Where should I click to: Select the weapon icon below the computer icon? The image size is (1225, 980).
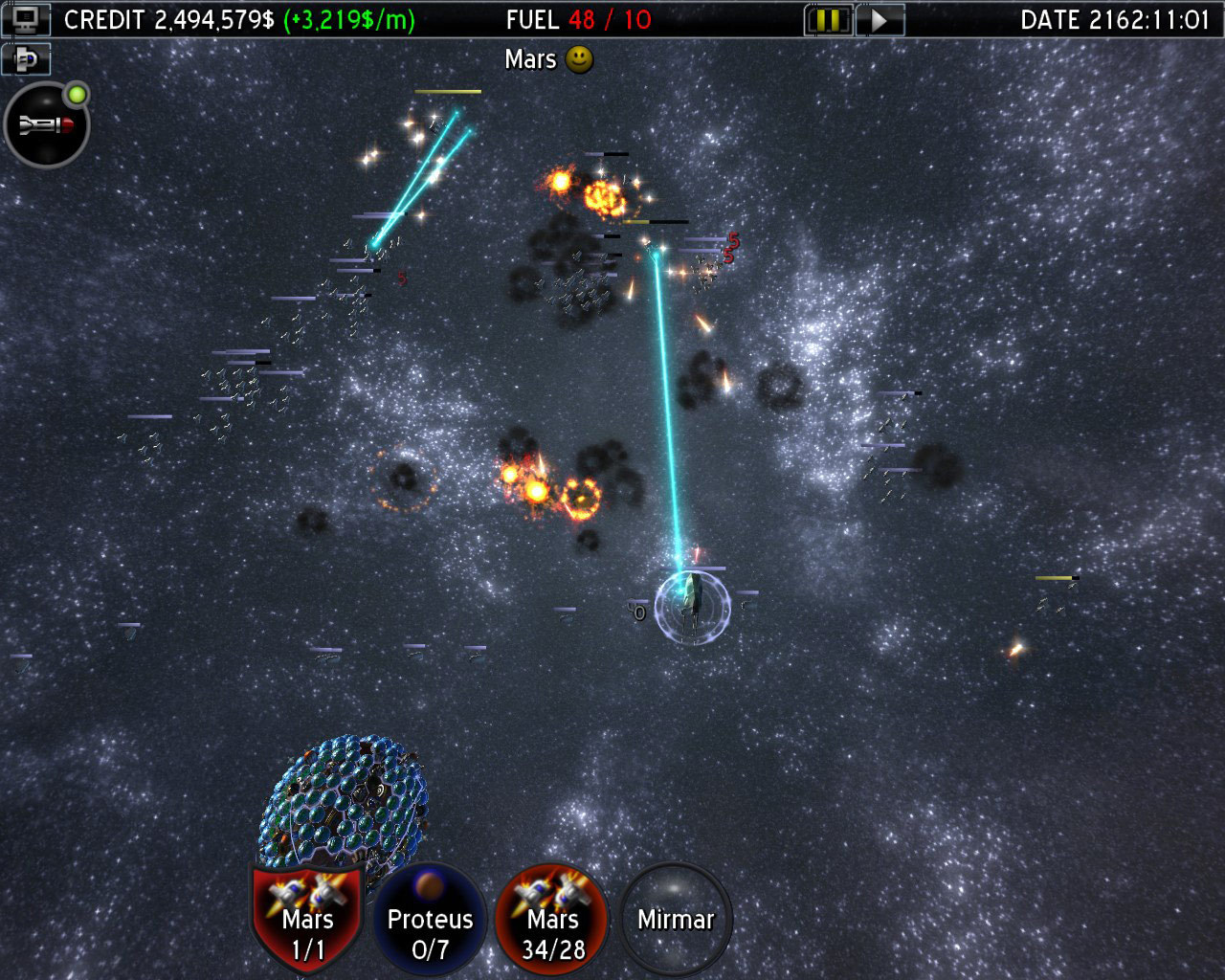(x=25, y=59)
